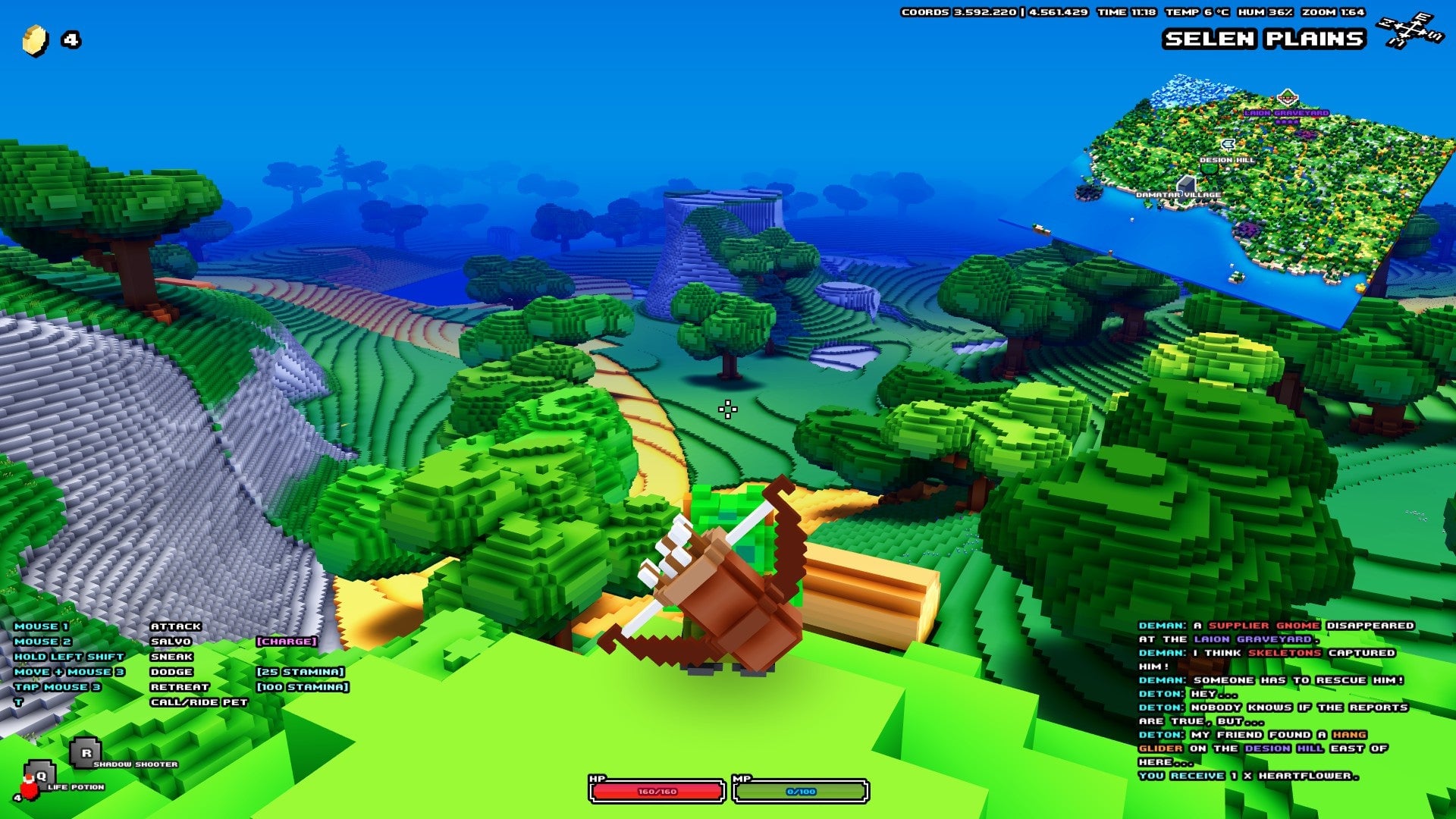Screen dimensions: 1456x819
Task: Click the gold coin currency icon
Action: tap(35, 40)
